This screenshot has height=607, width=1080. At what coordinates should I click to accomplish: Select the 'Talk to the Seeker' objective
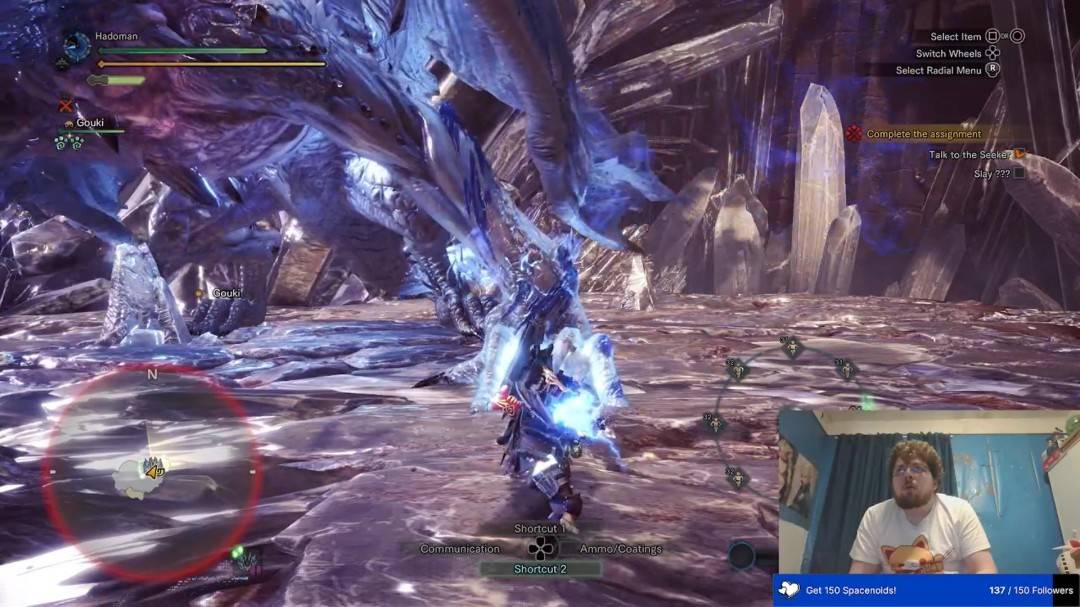coord(970,154)
